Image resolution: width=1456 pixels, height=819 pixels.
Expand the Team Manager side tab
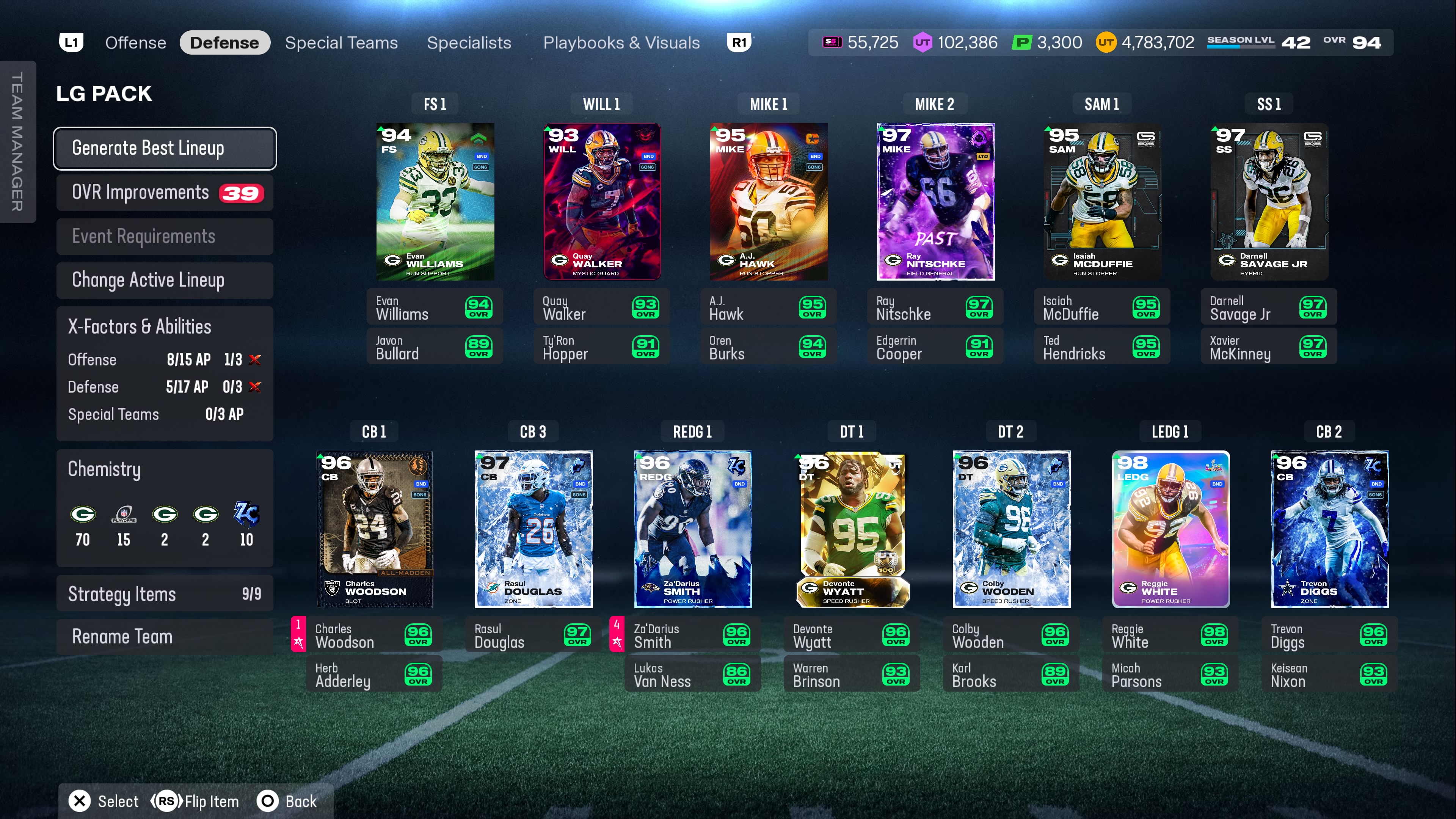point(17,141)
